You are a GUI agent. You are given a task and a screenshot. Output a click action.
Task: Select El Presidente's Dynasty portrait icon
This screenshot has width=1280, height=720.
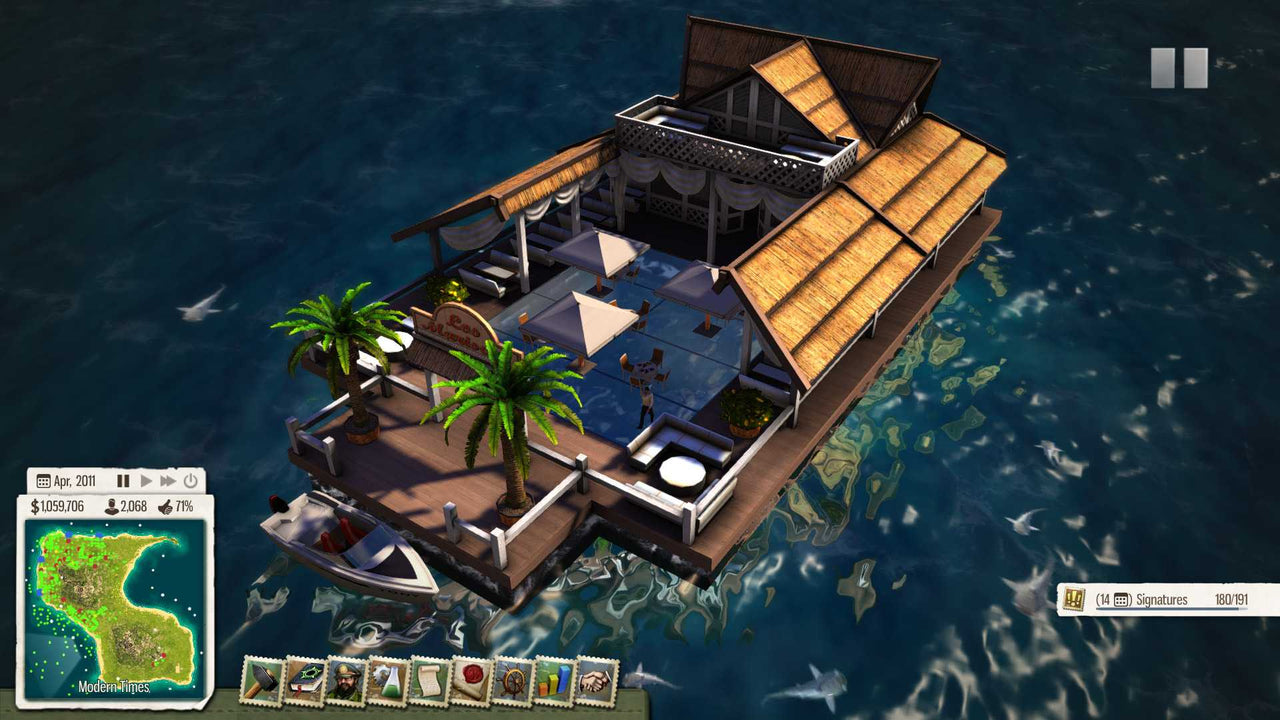(347, 683)
